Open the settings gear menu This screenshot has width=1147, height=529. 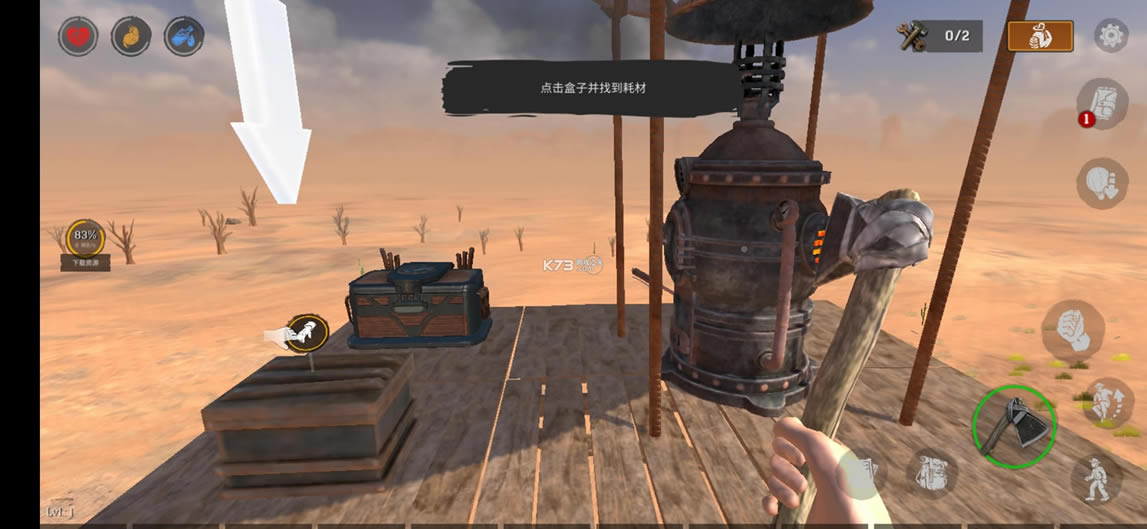[x=1111, y=37]
